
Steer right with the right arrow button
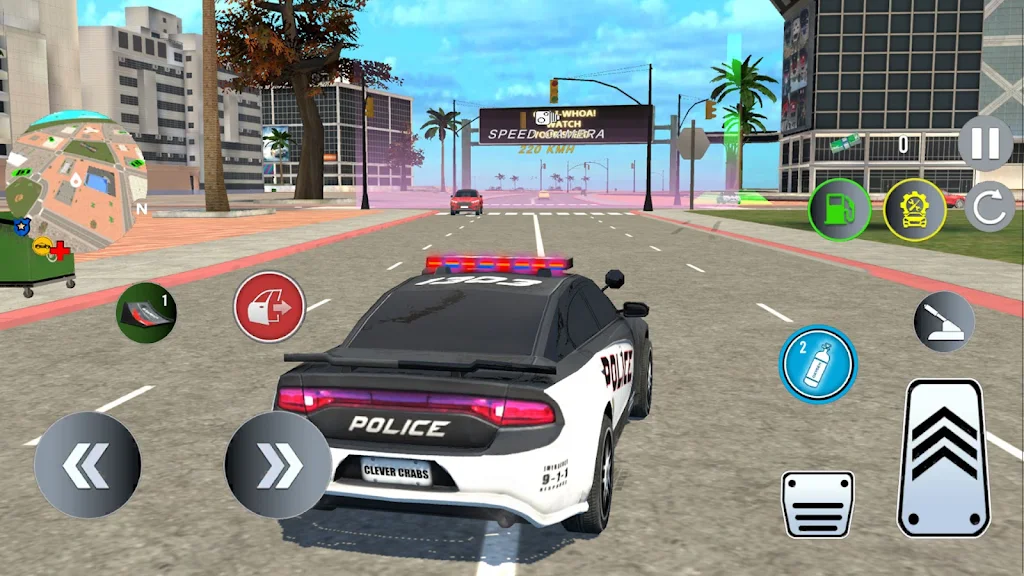click(278, 464)
